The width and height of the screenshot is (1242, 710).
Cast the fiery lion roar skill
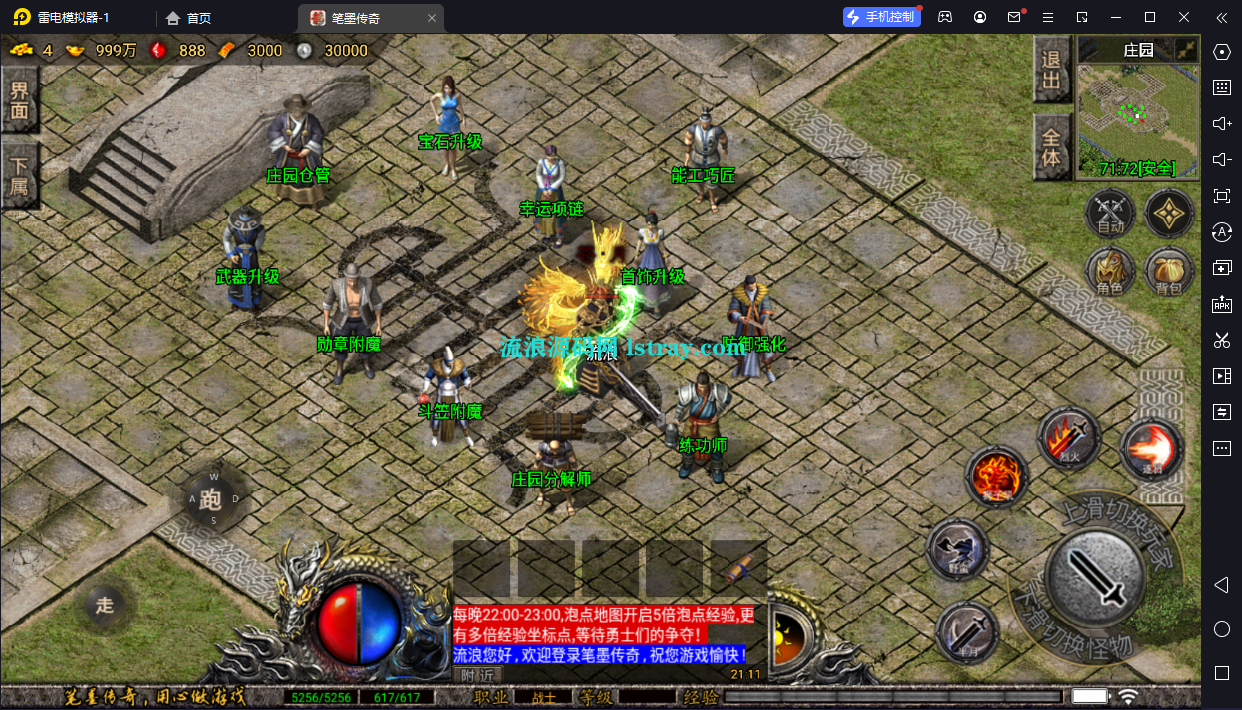[996, 477]
